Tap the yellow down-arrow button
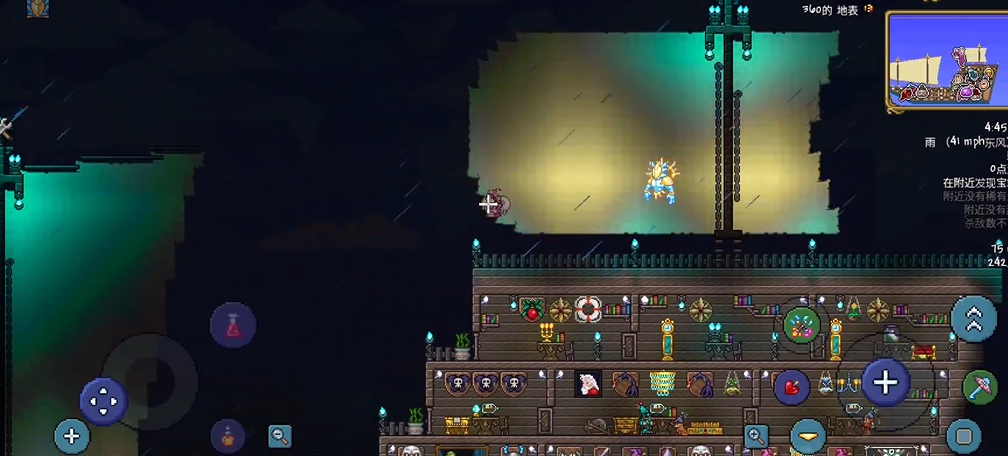 (808, 437)
